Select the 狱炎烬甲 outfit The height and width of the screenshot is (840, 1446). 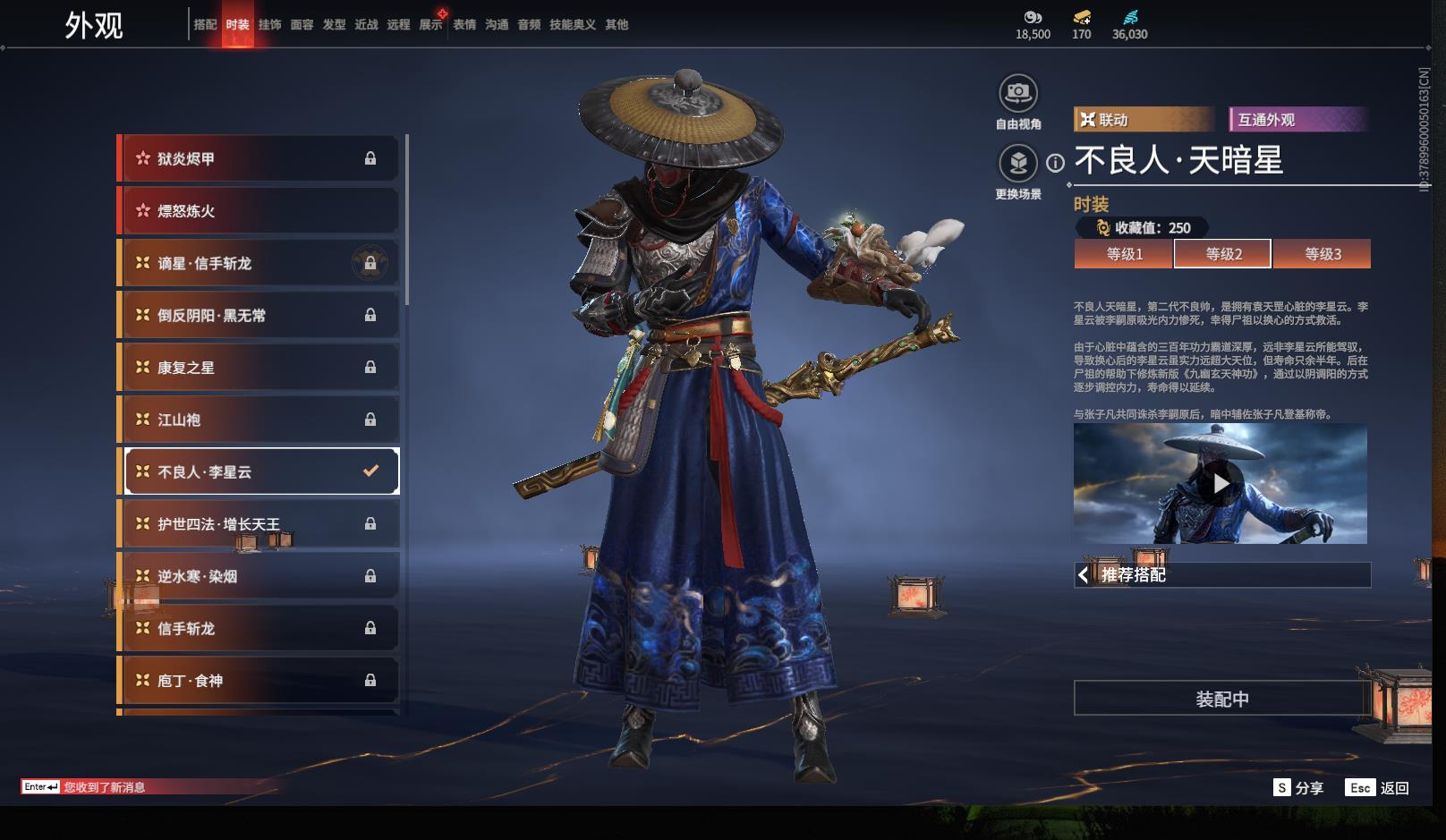click(259, 158)
